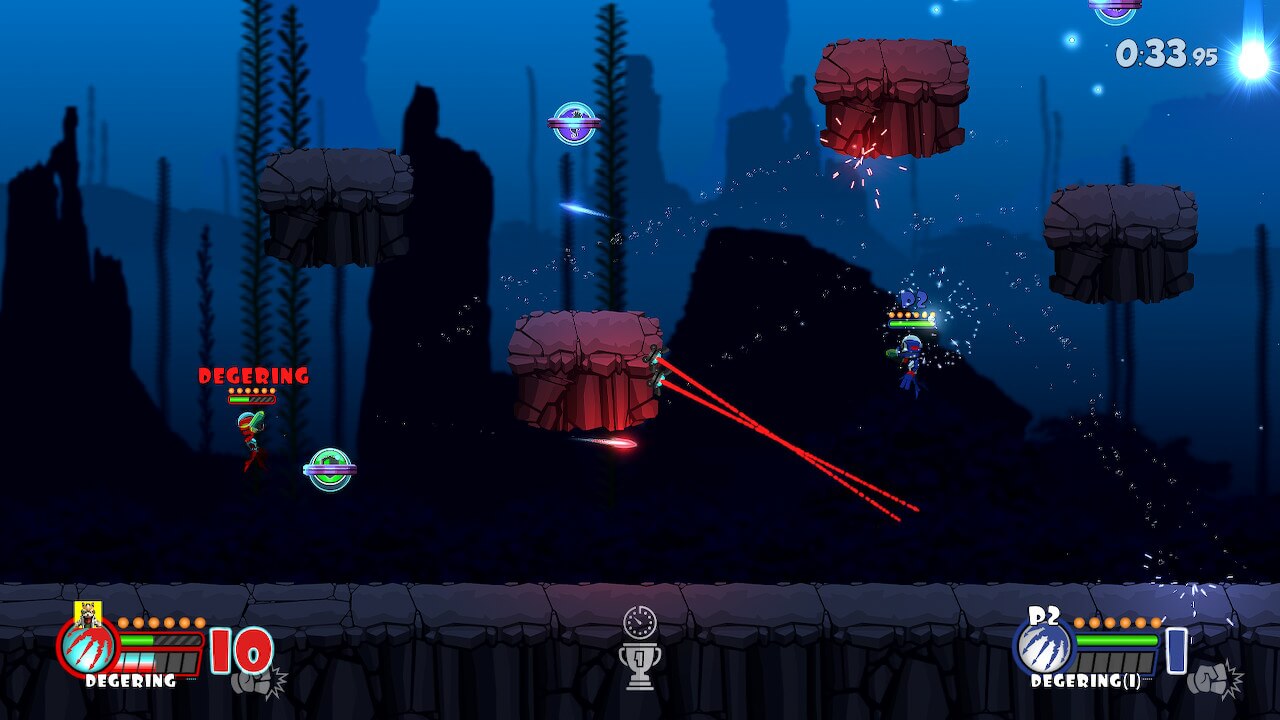Click the fist icon beside Degering's score
This screenshot has height=720, width=1280.
255,682
